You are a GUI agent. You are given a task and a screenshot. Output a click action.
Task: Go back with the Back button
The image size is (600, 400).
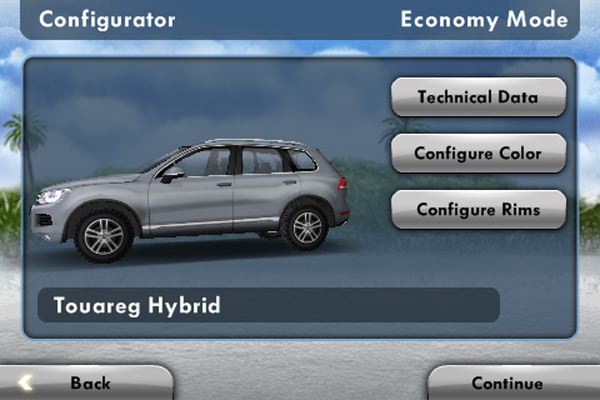[x=88, y=383]
